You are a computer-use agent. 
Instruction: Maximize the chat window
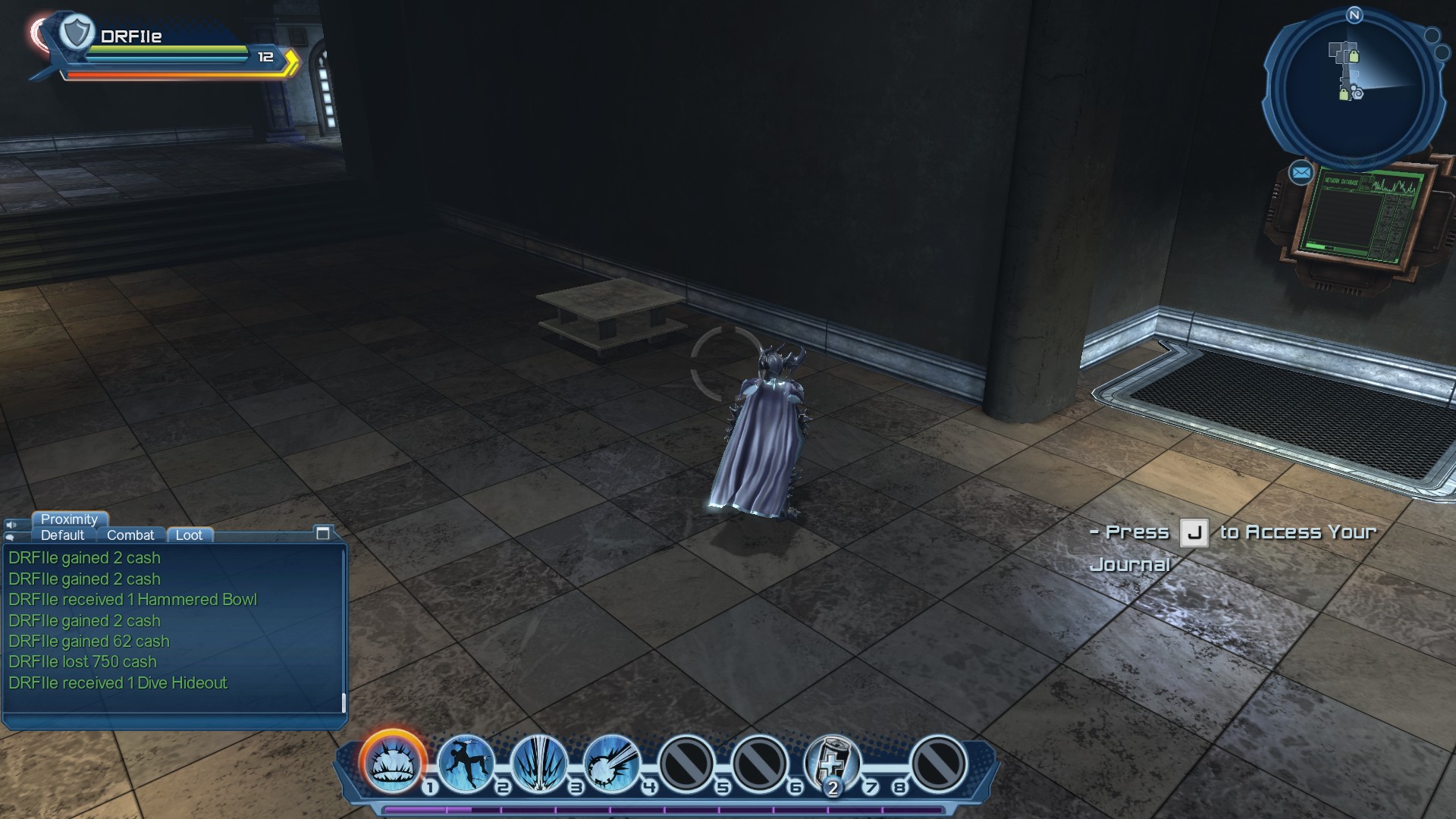pos(322,533)
